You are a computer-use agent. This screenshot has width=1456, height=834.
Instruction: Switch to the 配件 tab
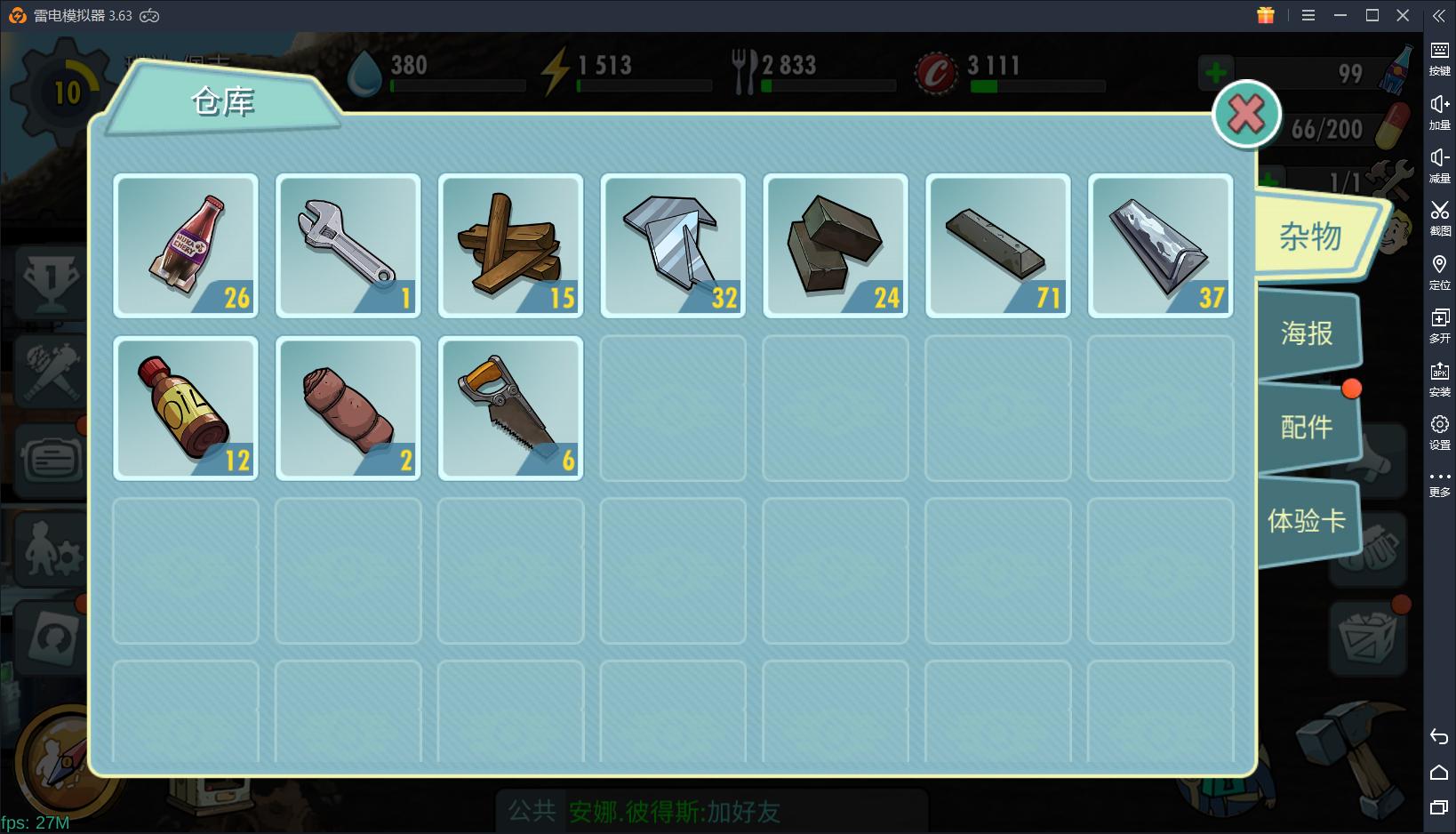click(1307, 427)
